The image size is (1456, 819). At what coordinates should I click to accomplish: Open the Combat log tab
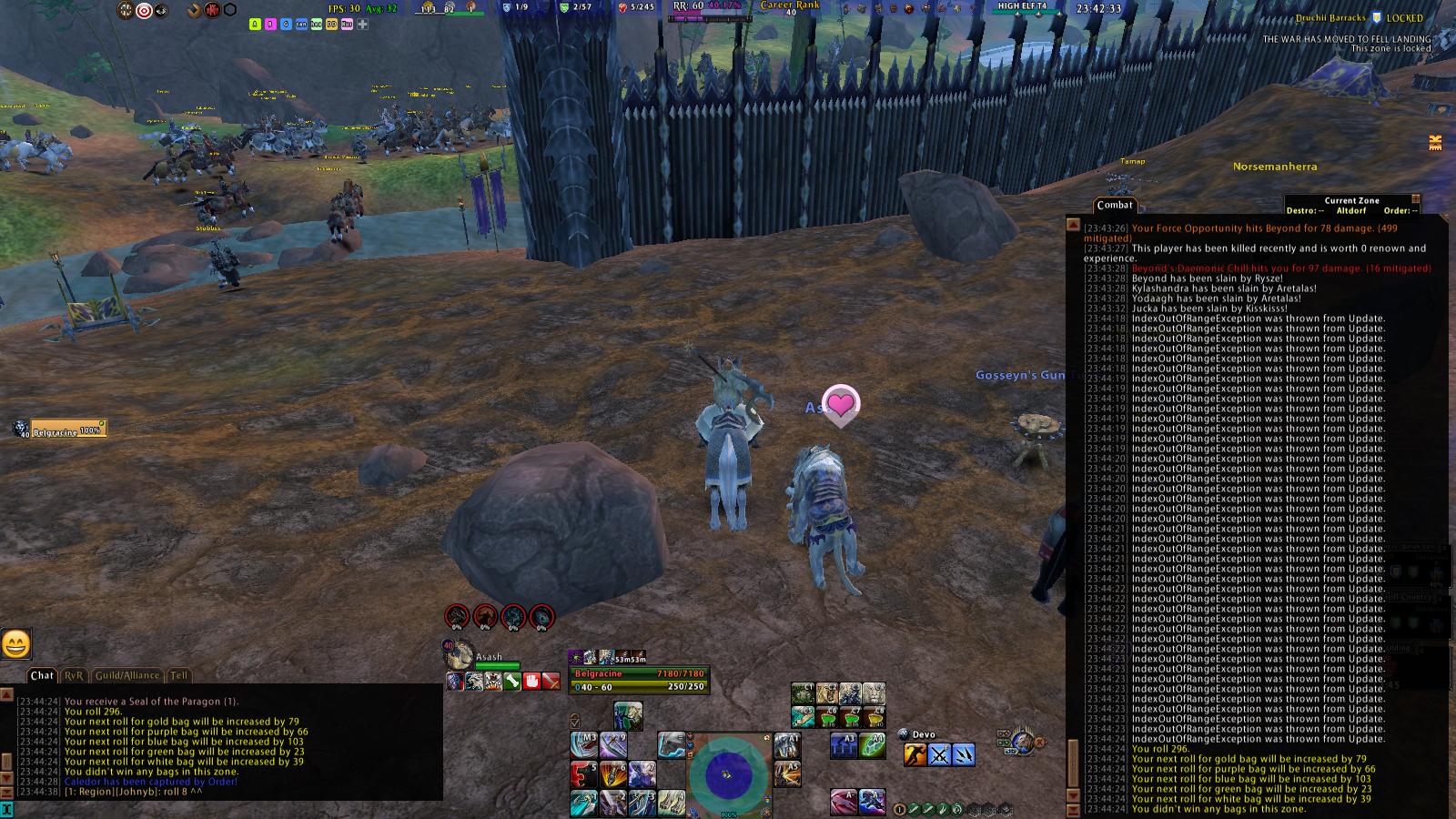(1114, 206)
